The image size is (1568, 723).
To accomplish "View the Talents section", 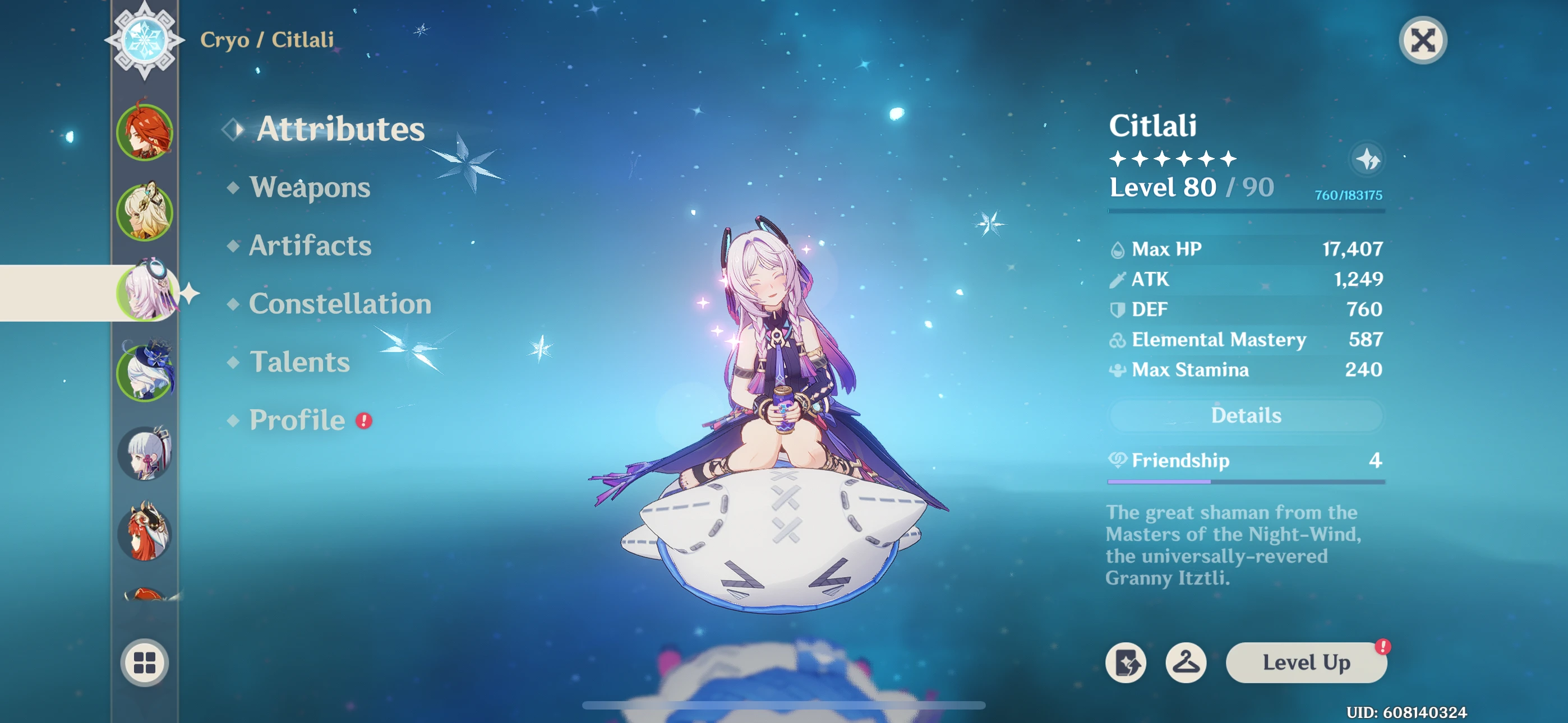I will click(x=299, y=362).
